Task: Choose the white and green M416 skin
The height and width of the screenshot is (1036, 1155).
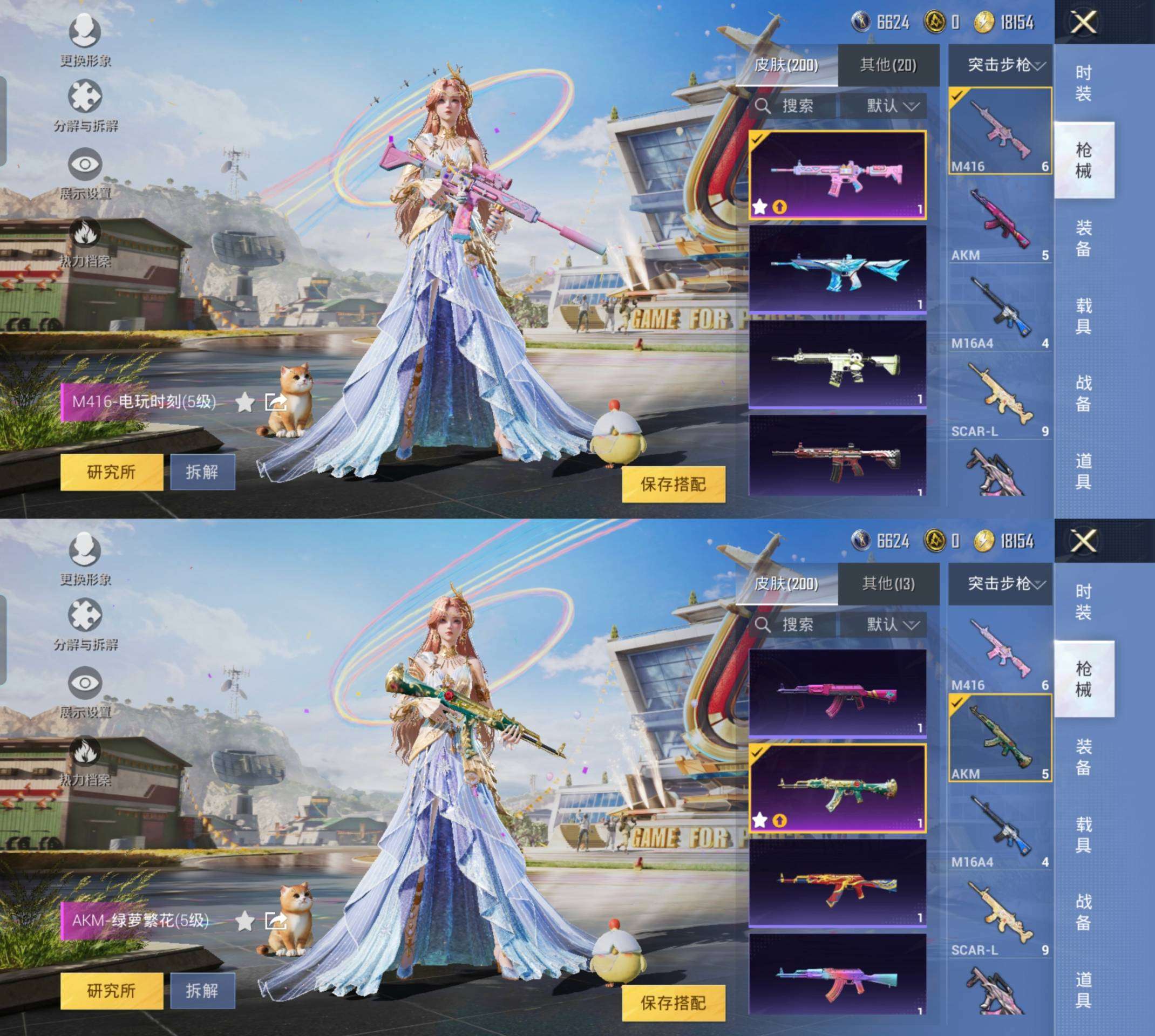Action: (x=837, y=364)
